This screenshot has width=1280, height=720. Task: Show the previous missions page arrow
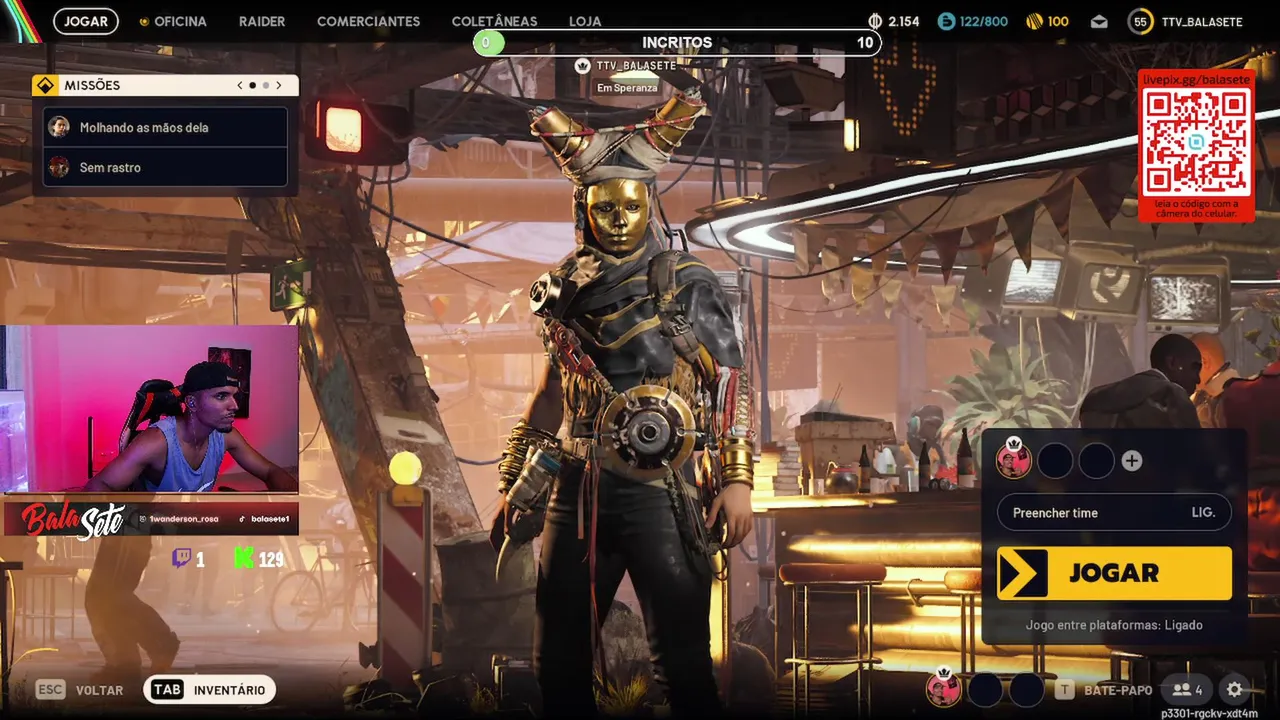pos(240,86)
